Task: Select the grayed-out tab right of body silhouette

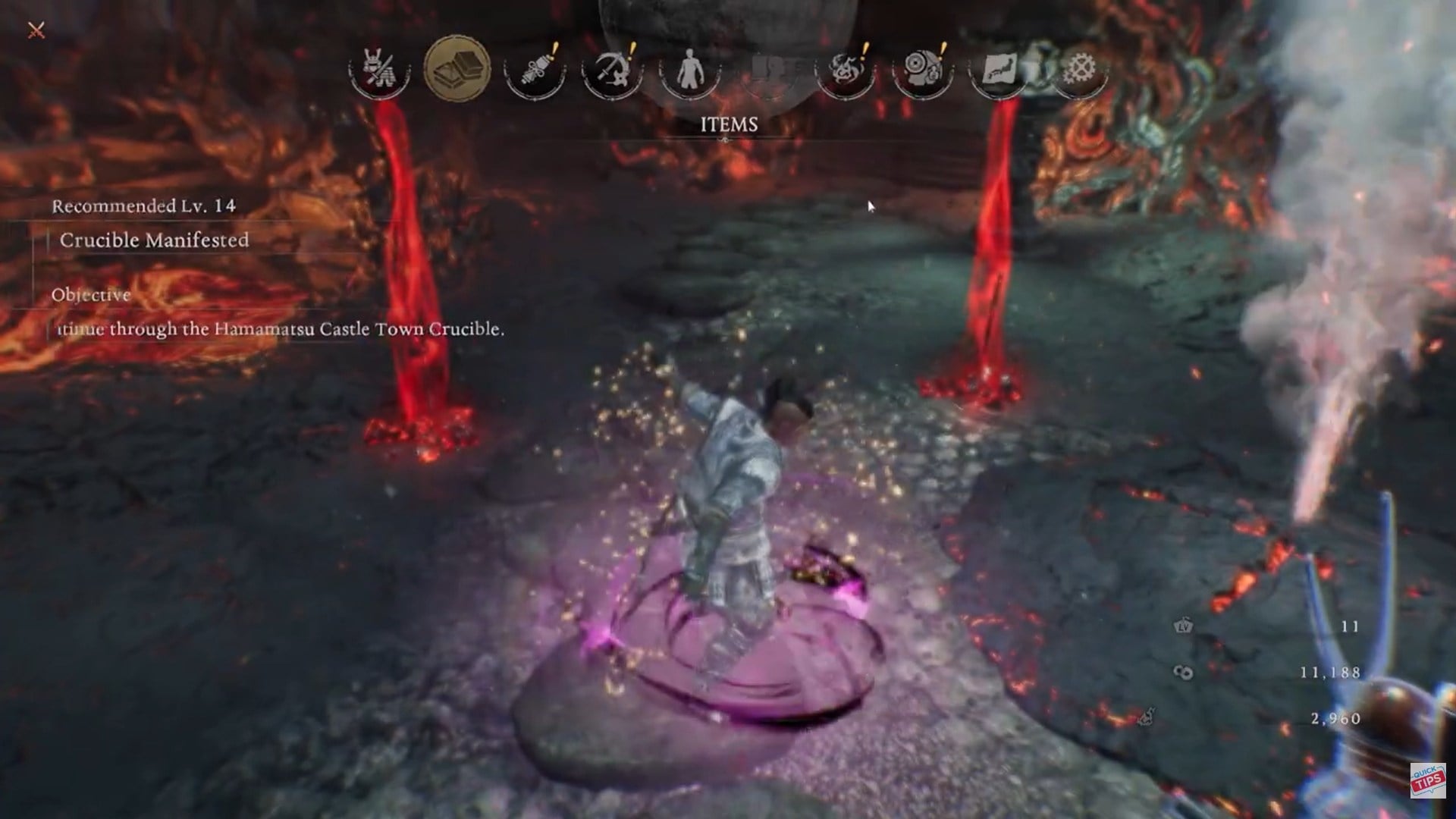Action: click(770, 70)
